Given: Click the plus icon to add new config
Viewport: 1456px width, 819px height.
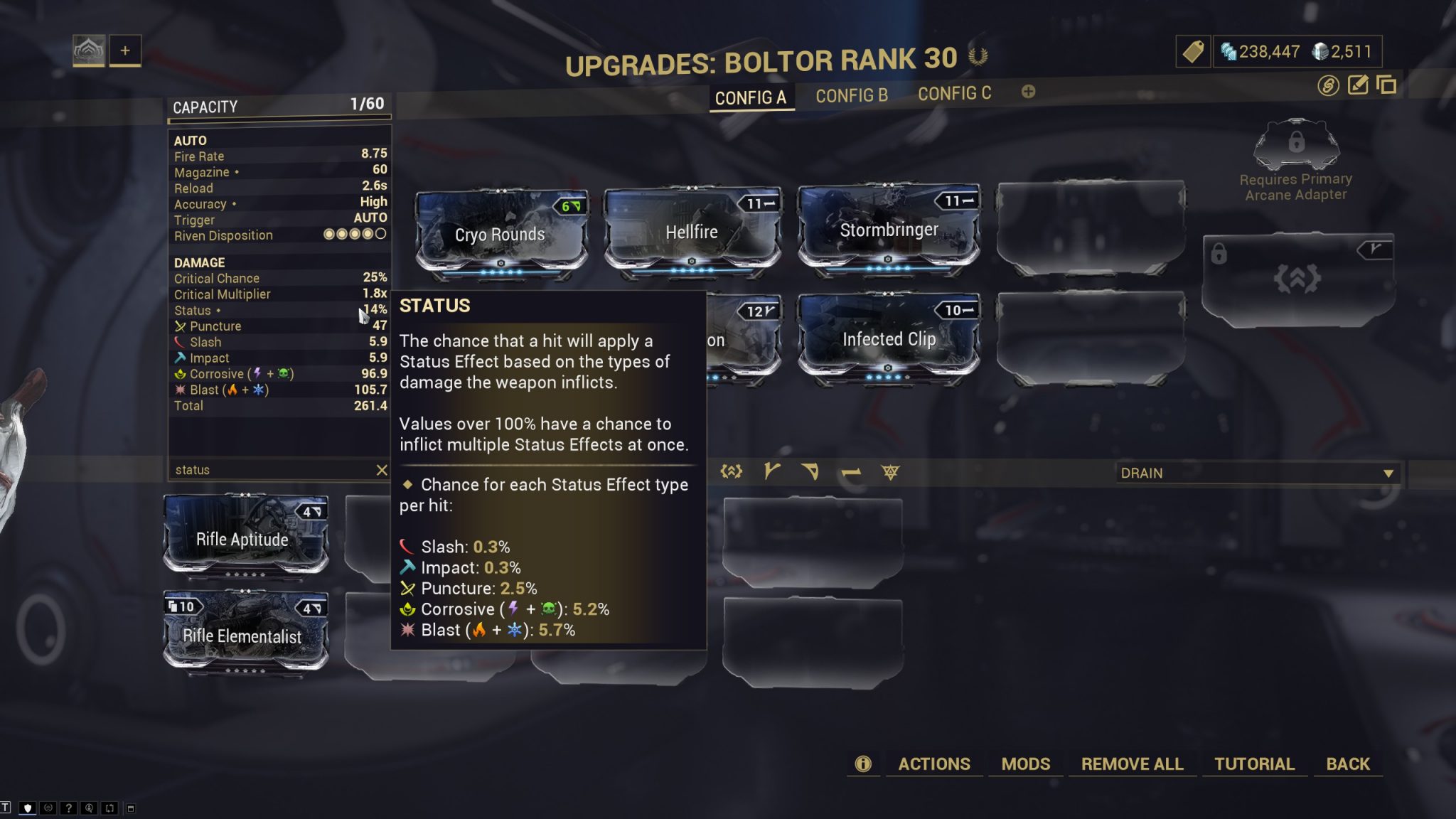Looking at the screenshot, I should click(x=1028, y=92).
